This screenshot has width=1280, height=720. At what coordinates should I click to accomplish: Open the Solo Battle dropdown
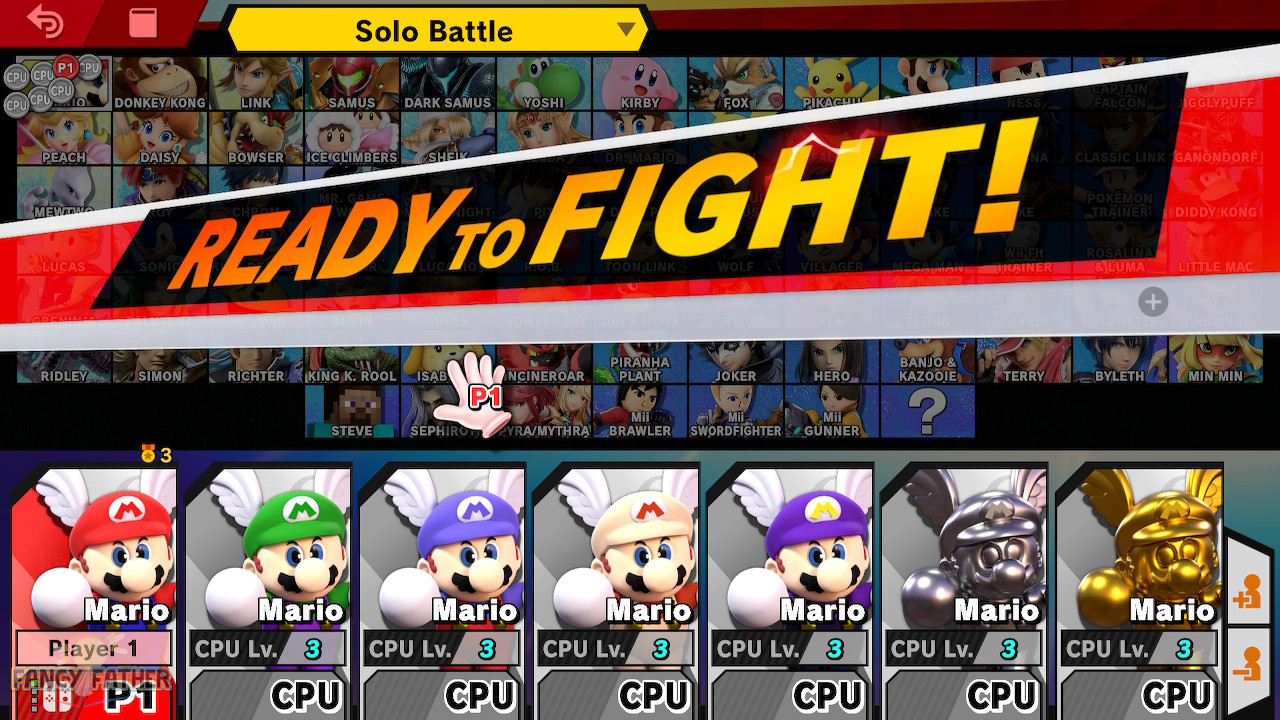(x=435, y=31)
